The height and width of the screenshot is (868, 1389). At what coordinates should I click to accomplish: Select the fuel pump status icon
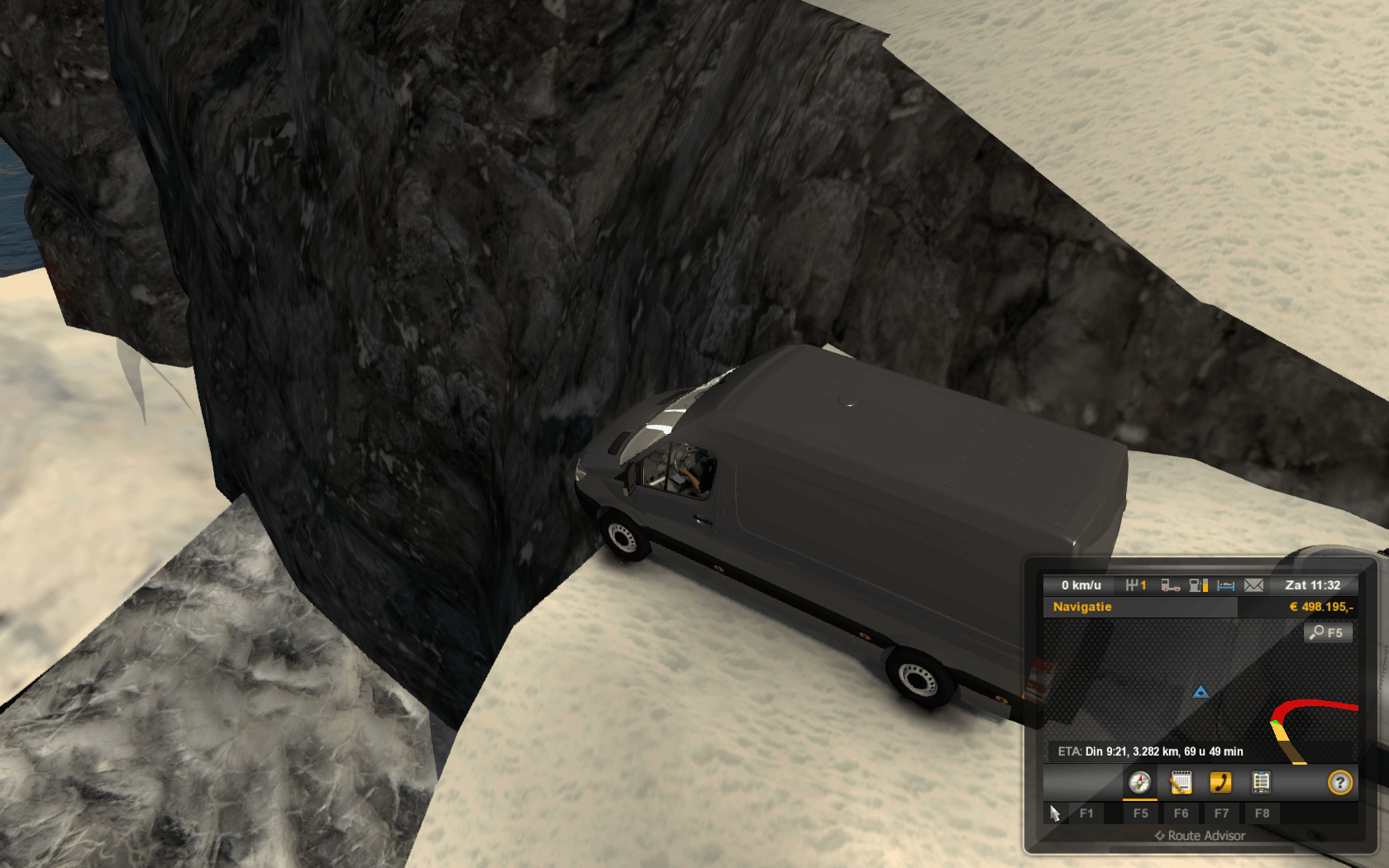click(1198, 585)
